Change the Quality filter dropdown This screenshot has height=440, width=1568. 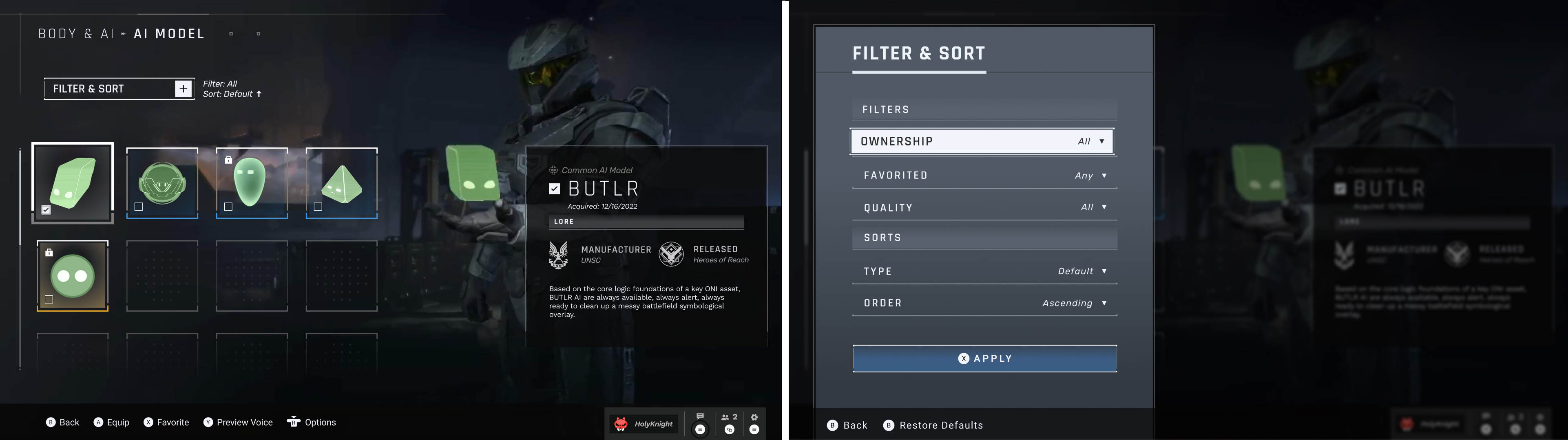(x=984, y=207)
